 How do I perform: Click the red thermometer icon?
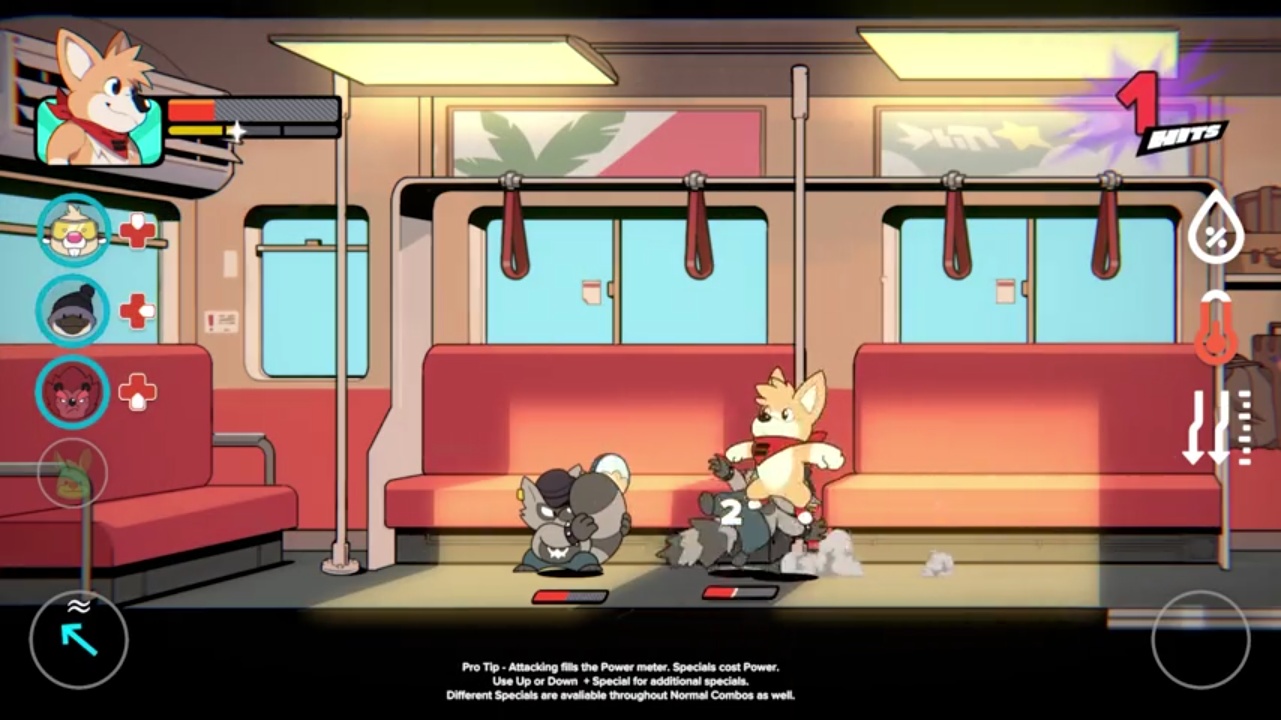tap(1216, 329)
